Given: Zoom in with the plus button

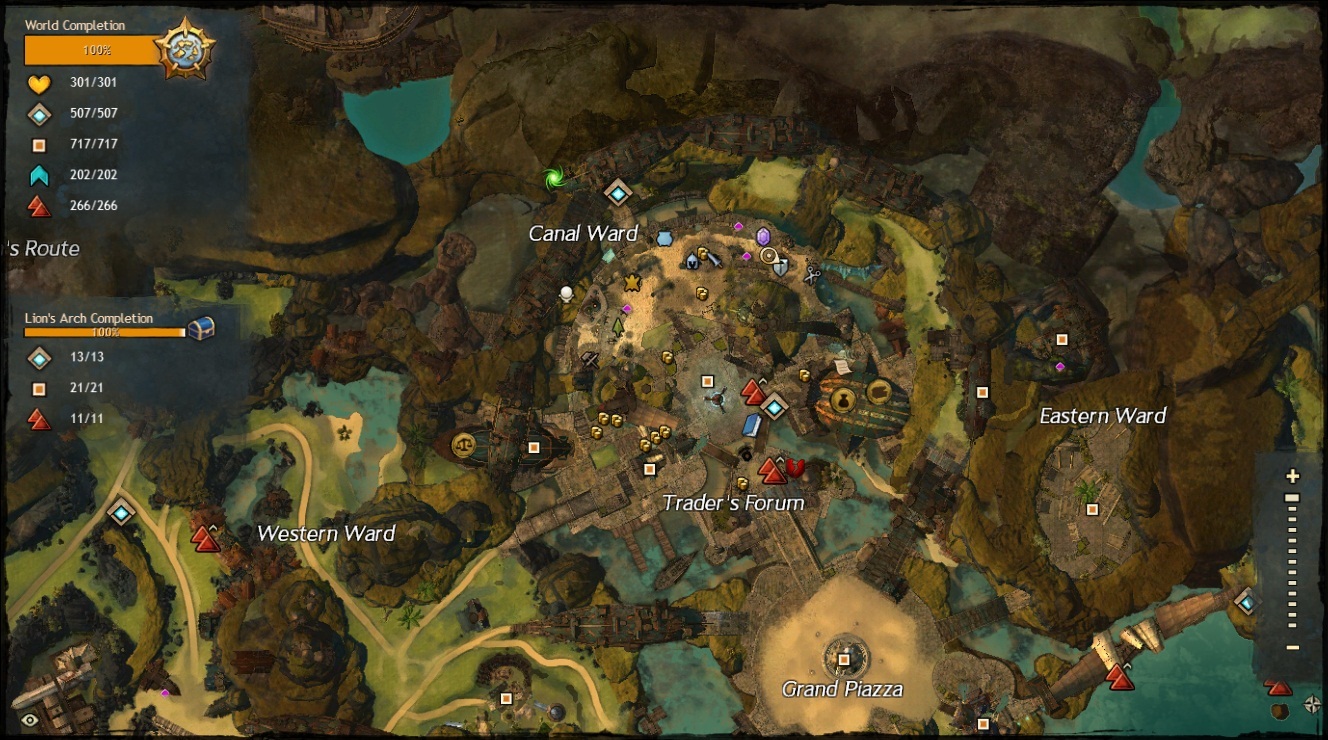Looking at the screenshot, I should coord(1293,476).
